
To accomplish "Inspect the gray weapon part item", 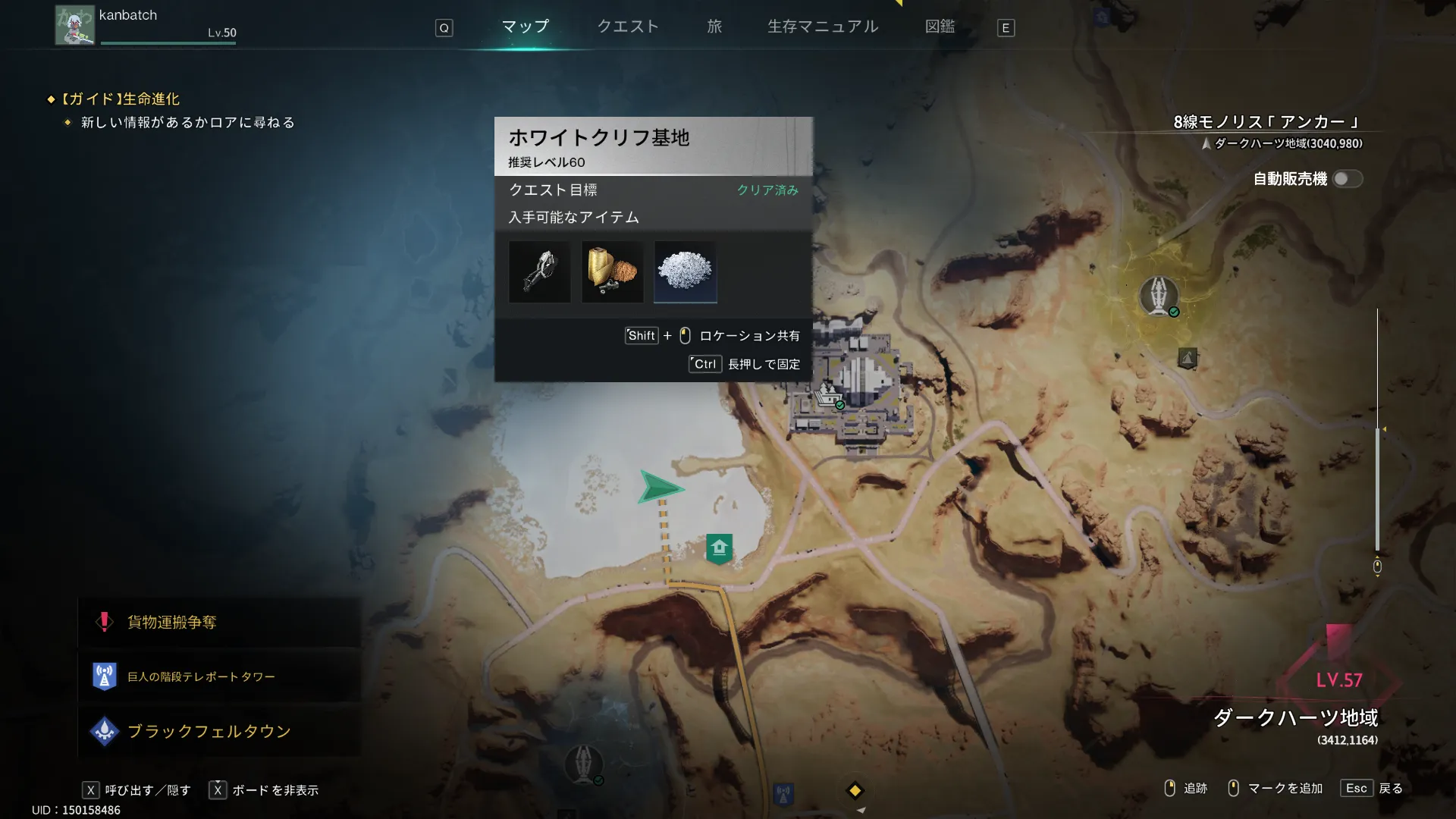I will coord(539,271).
